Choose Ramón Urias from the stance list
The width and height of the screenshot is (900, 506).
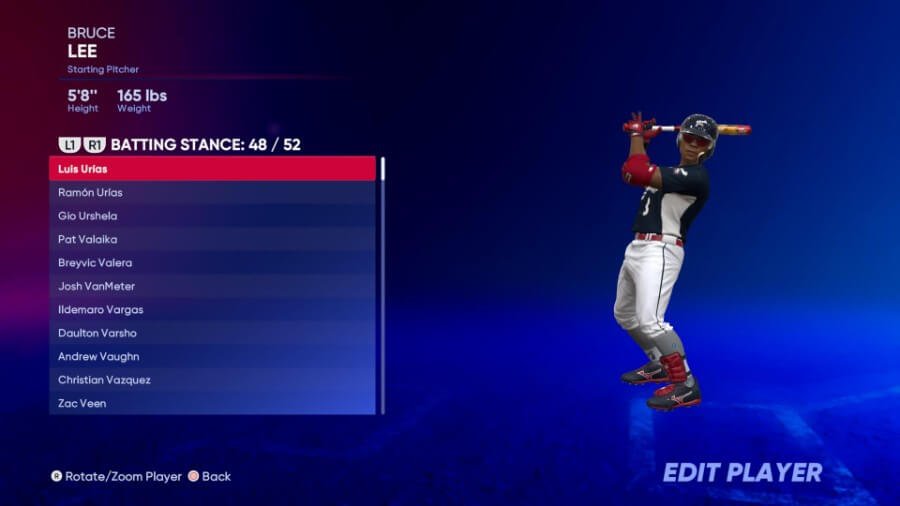[212, 192]
